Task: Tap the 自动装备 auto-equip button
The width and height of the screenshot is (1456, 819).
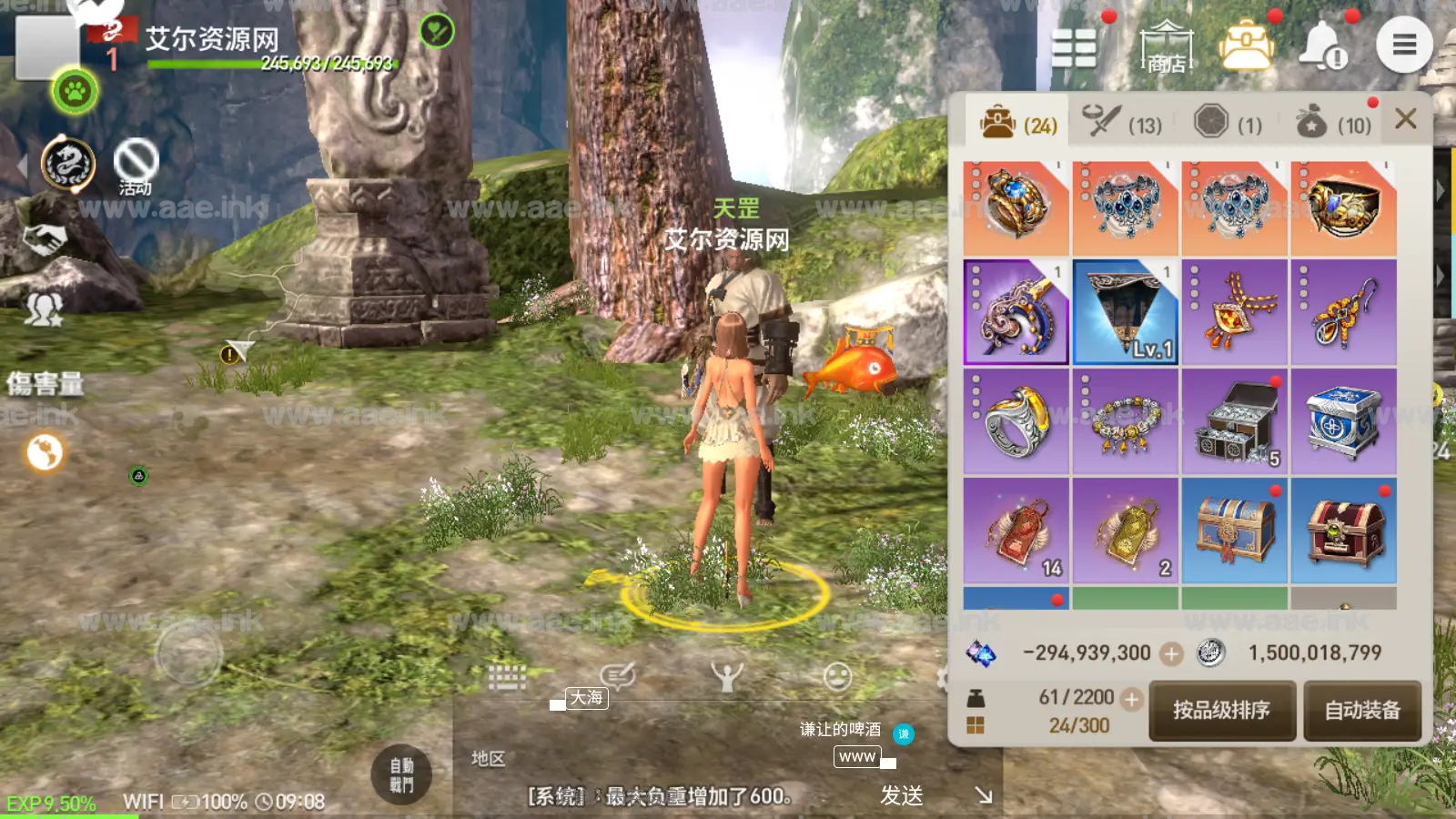Action: (x=1361, y=710)
